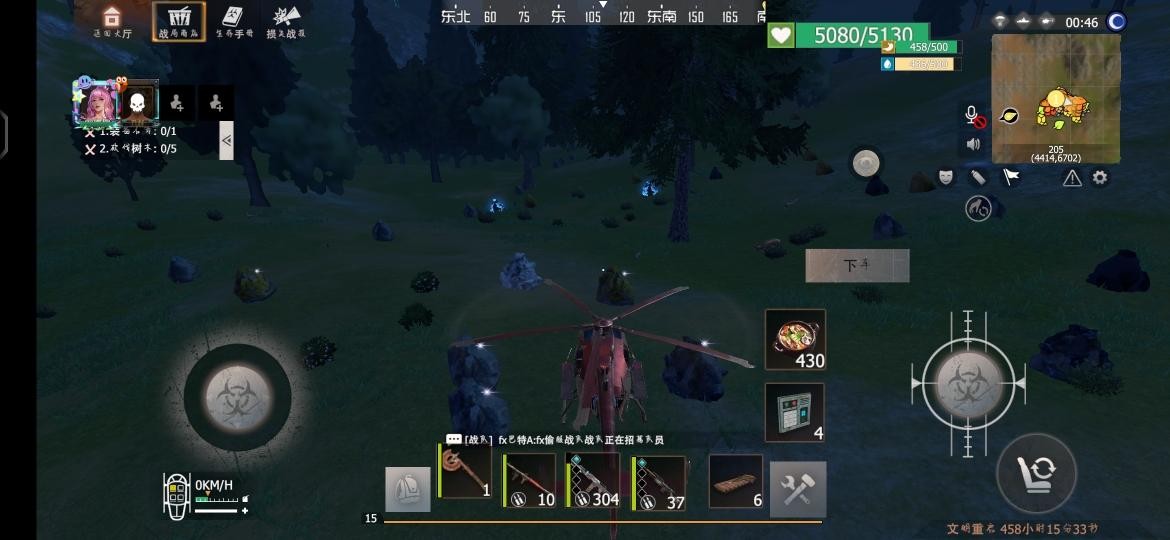Select the pink-haired teammate portrait
This screenshot has width=1170, height=540.
[x=97, y=102]
